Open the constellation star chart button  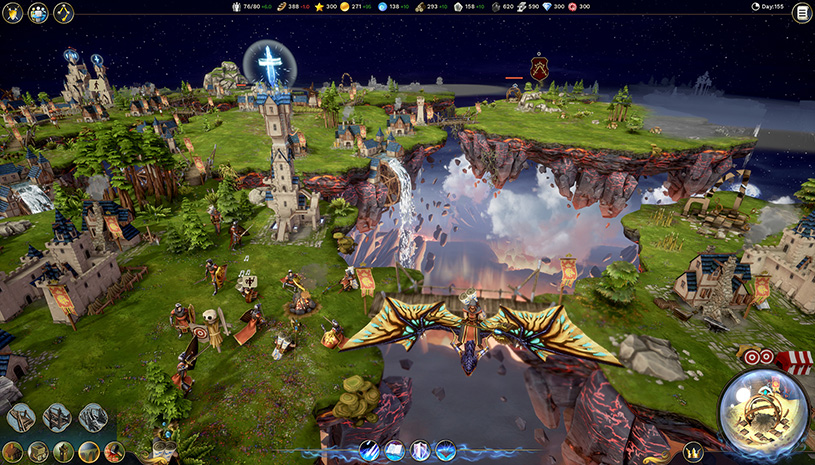64,13
